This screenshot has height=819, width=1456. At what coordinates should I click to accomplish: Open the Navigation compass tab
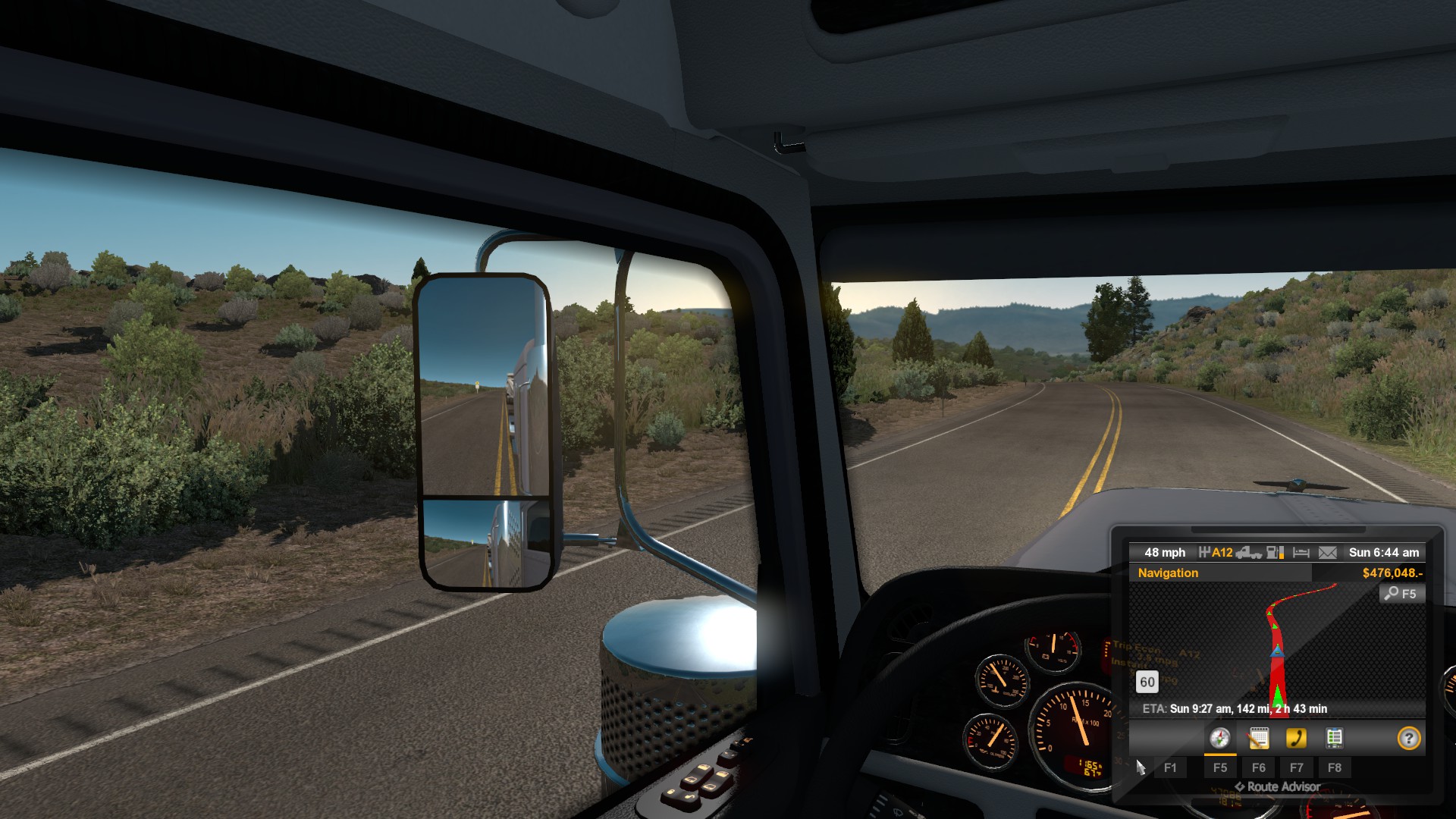pyautogui.click(x=1219, y=738)
